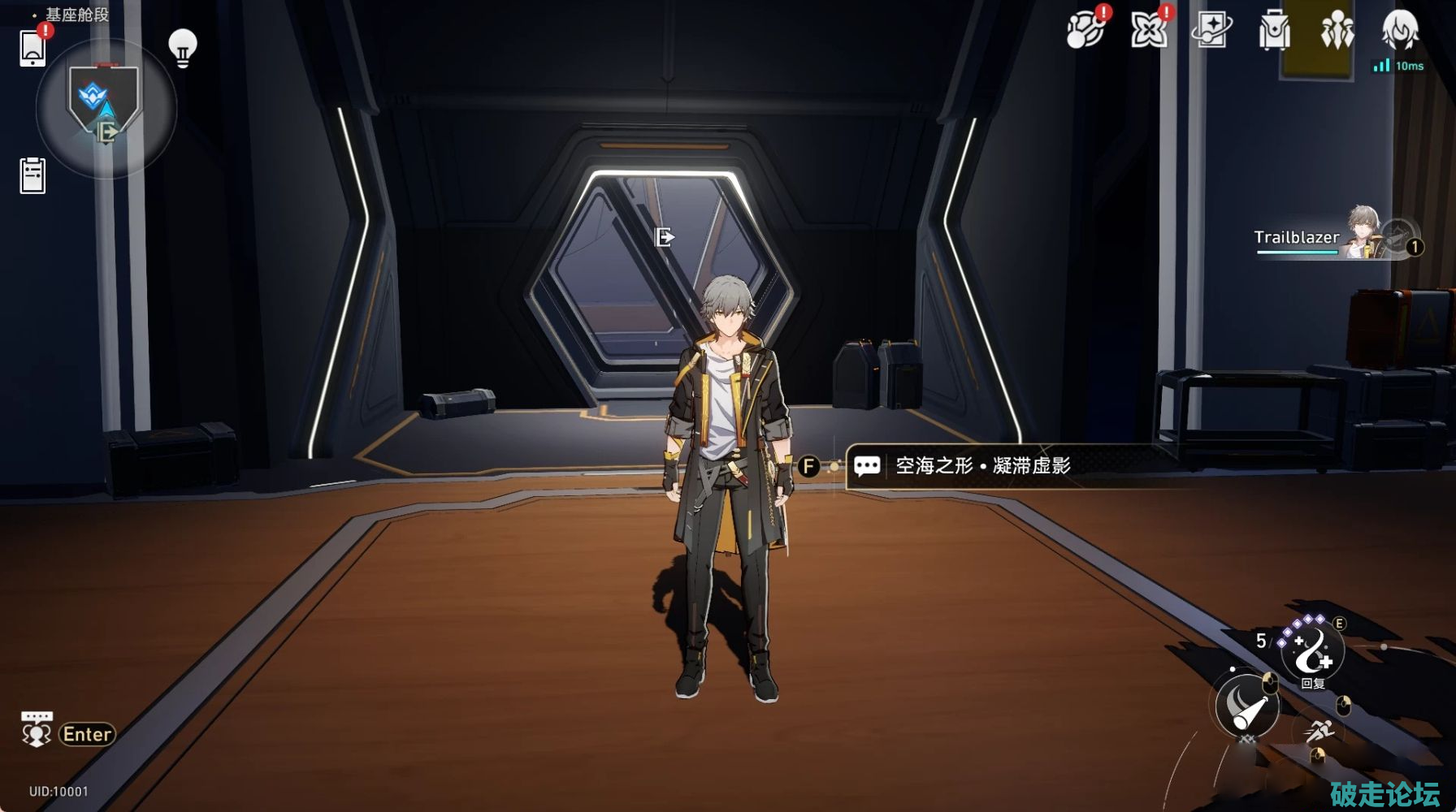Viewport: 1456px width, 812px height.
Task: Open the character portrait icon top right
Action: (x=1400, y=31)
